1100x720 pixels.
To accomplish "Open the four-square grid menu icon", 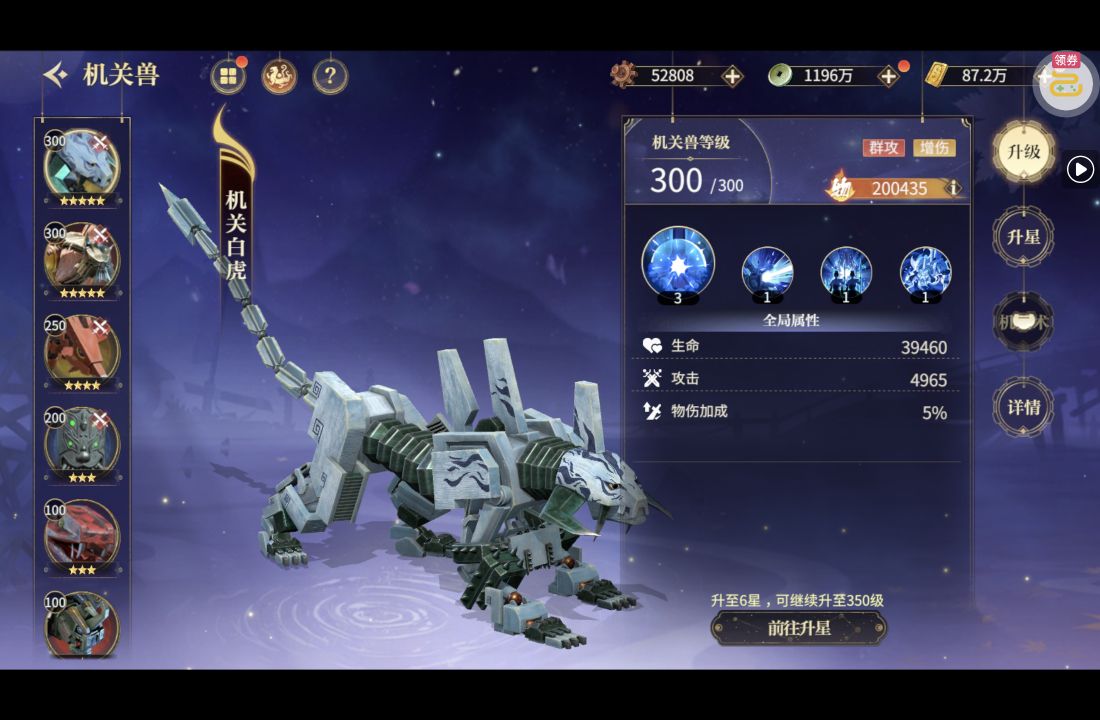I will (x=229, y=76).
